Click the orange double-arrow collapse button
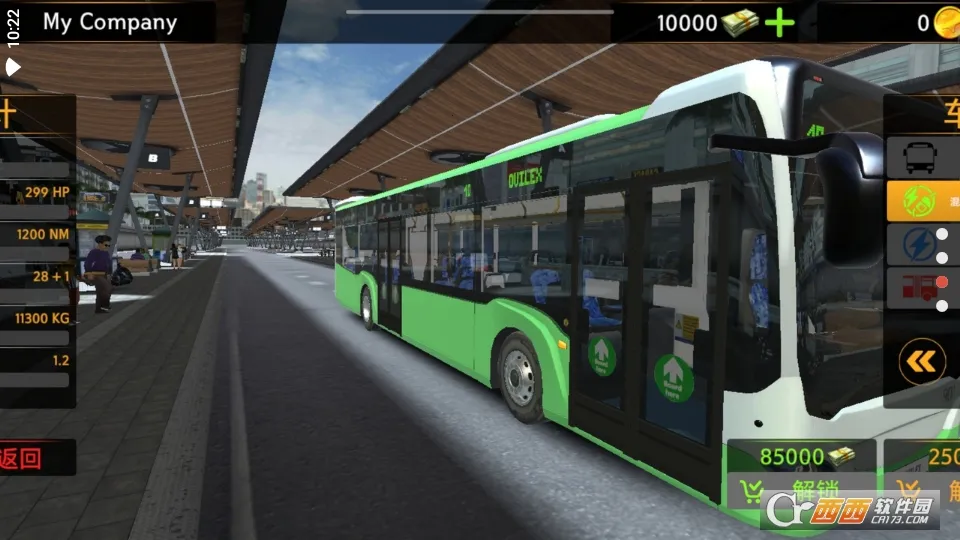 922,362
